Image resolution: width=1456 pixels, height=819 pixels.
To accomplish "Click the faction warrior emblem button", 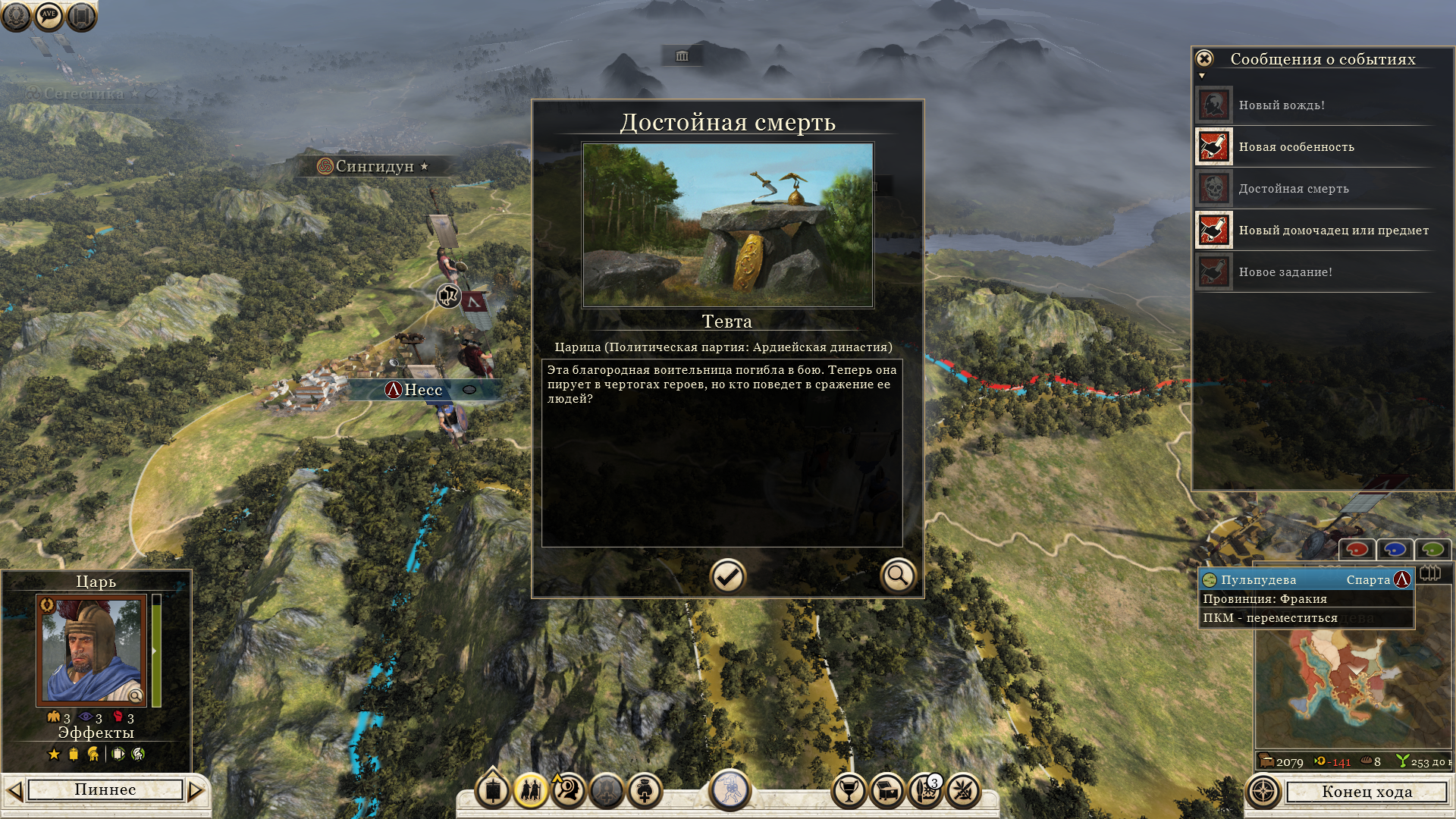I will [730, 789].
